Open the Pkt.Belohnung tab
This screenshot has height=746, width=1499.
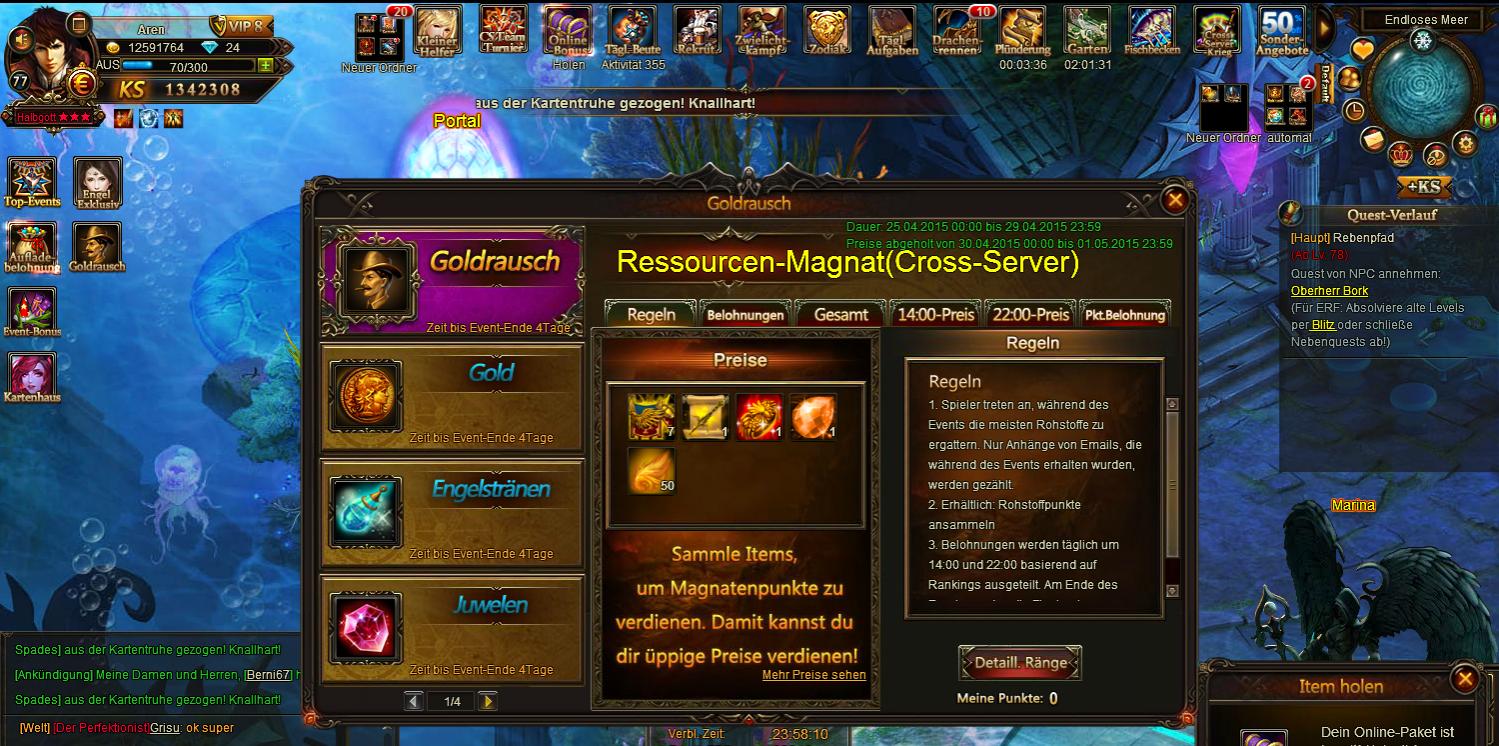(x=1125, y=314)
